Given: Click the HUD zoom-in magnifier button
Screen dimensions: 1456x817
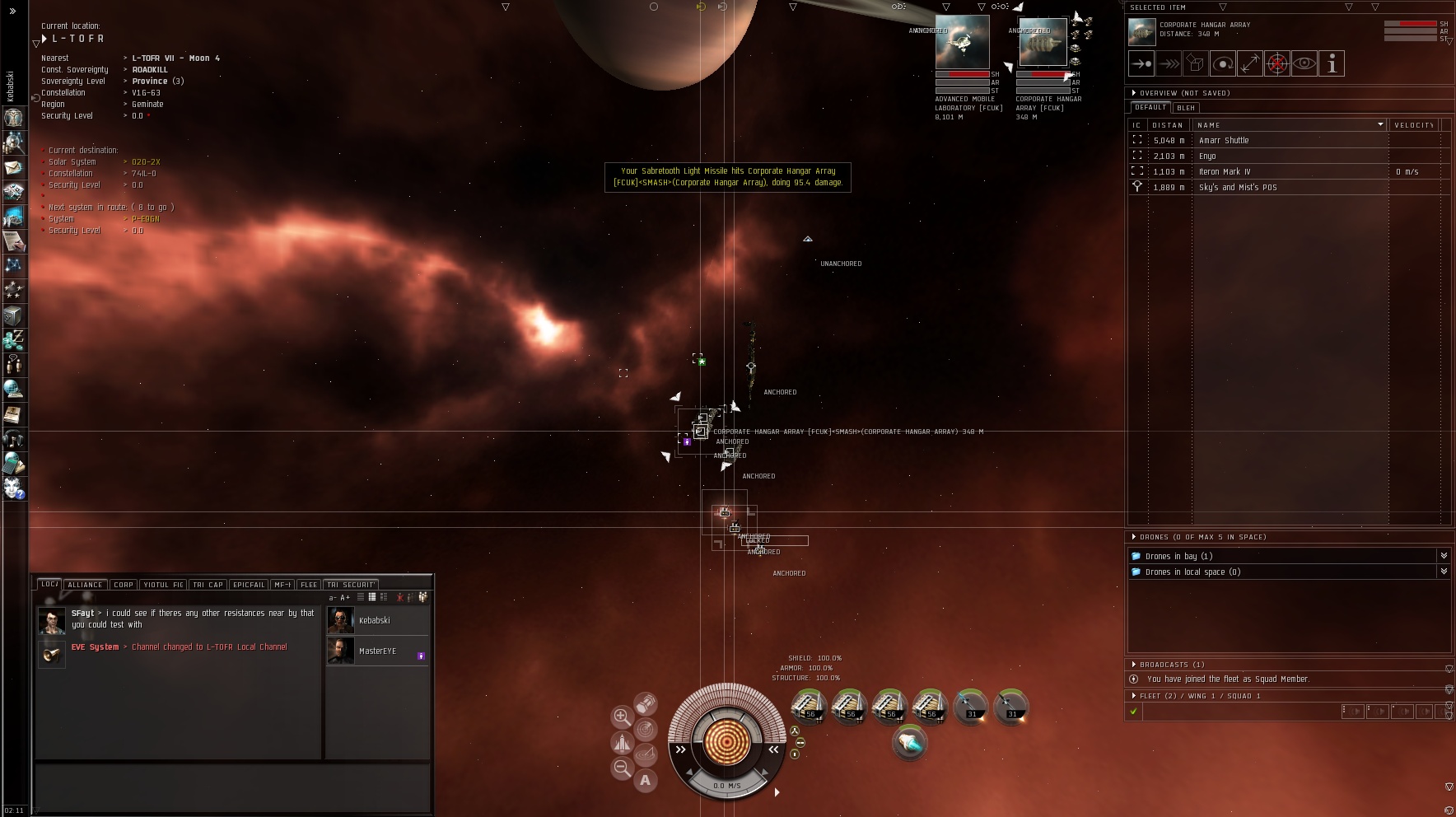Looking at the screenshot, I should point(622,716).
